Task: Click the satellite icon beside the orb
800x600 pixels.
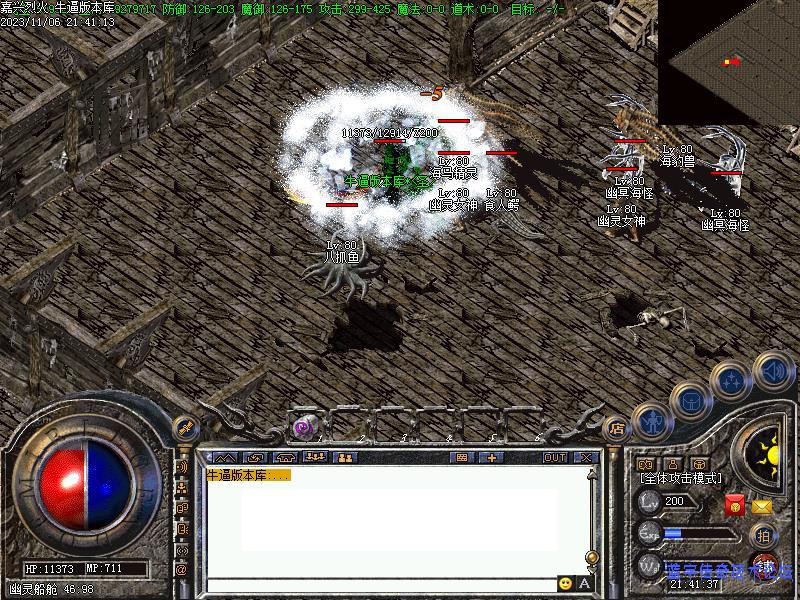Action: (184, 427)
